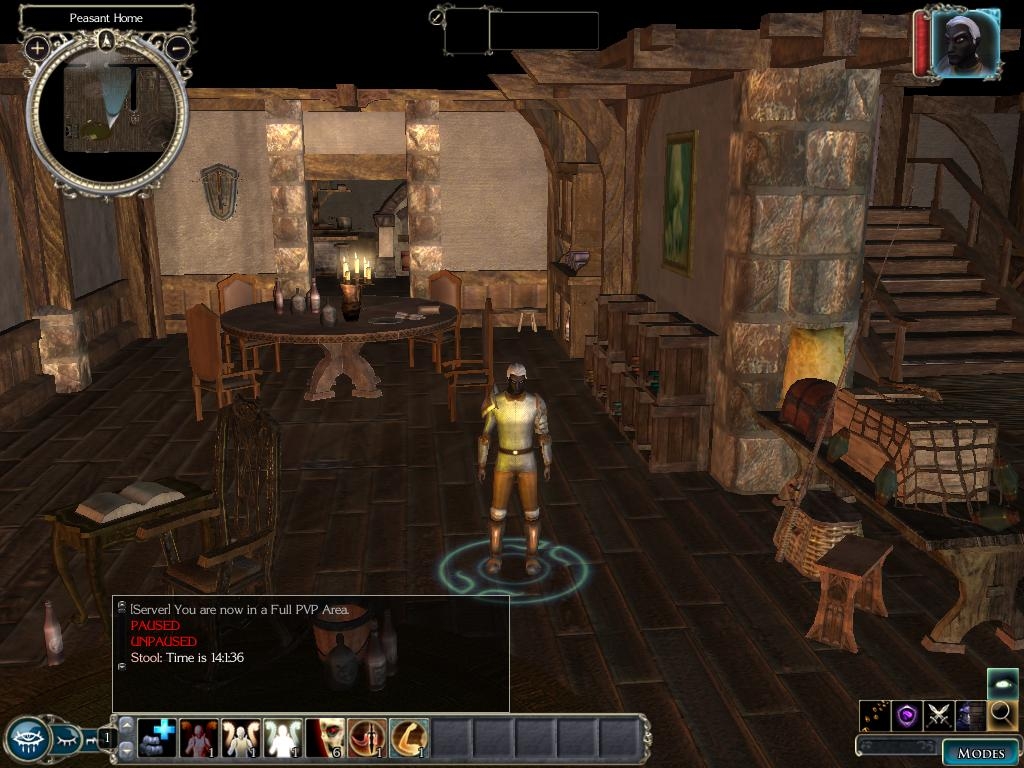Switch hotbar page down with arrow

[126, 749]
